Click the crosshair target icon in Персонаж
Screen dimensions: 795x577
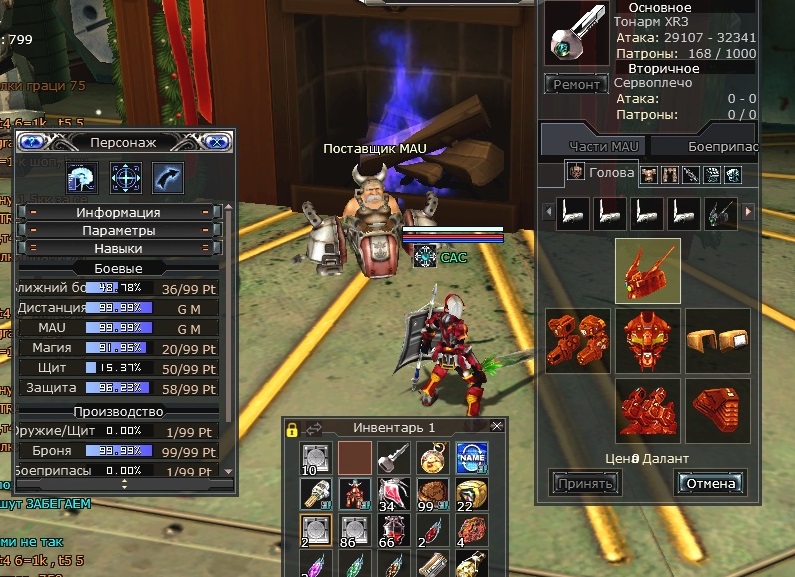(125, 178)
